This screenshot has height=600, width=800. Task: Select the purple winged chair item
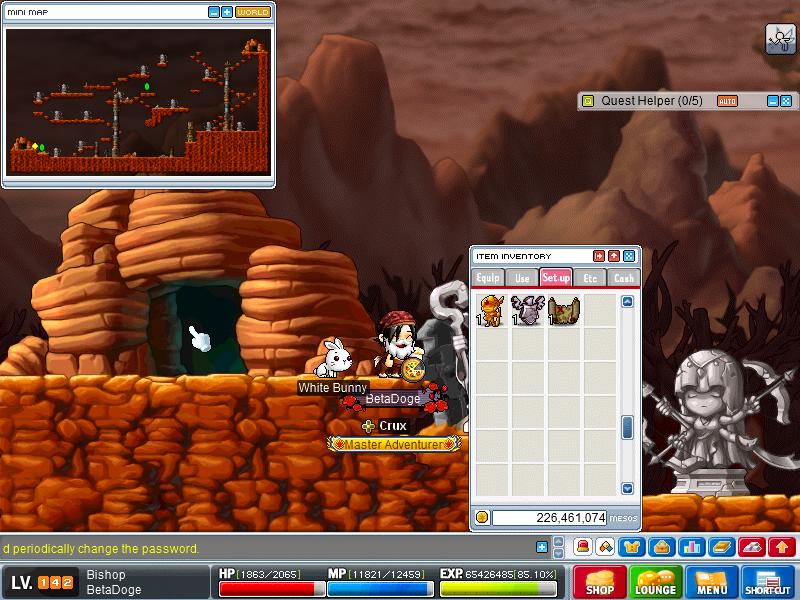527,310
